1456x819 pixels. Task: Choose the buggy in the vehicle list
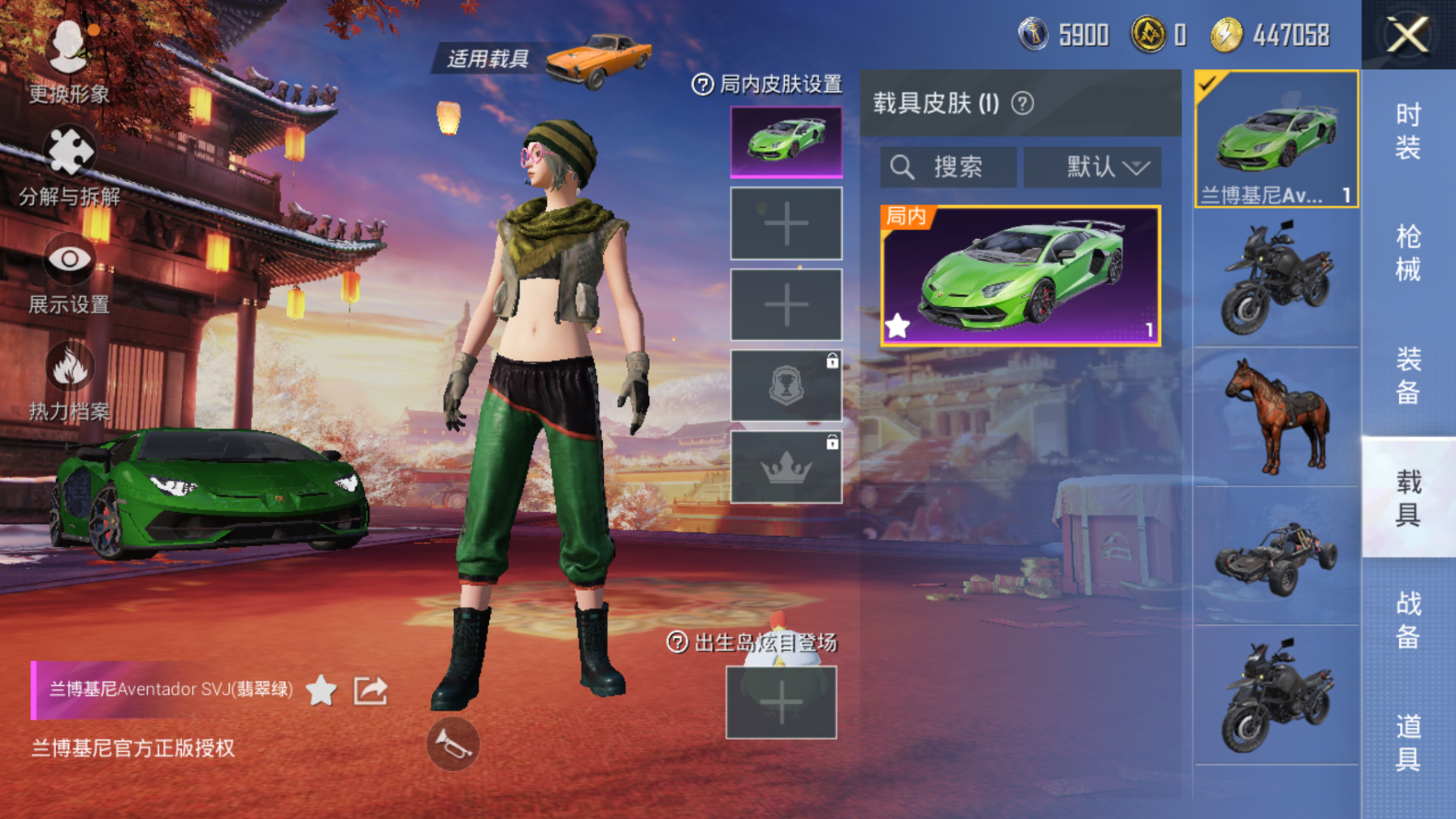click(x=1276, y=557)
